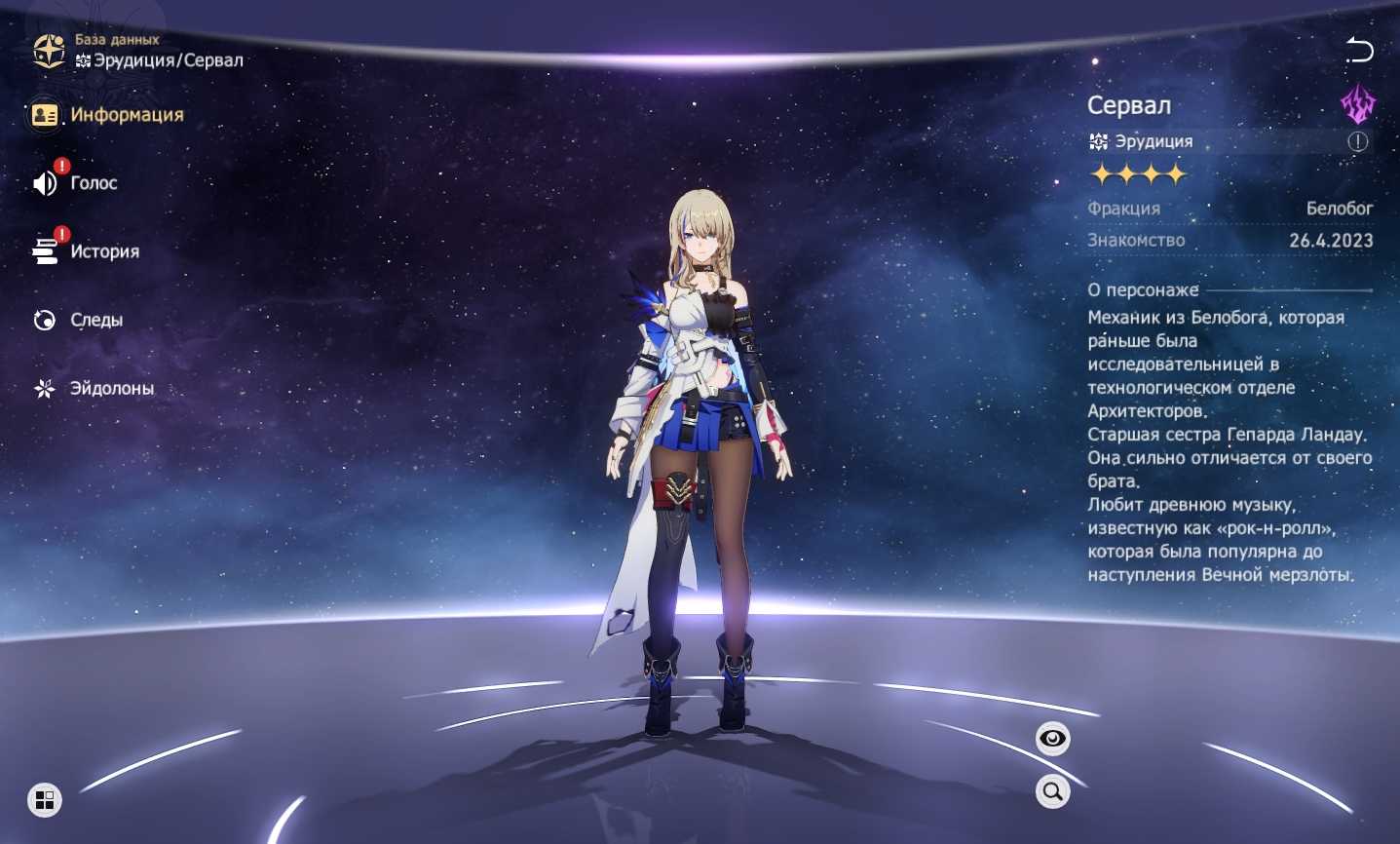Toggle interface visibility with the eye icon
The width and height of the screenshot is (1400, 844).
click(1052, 739)
